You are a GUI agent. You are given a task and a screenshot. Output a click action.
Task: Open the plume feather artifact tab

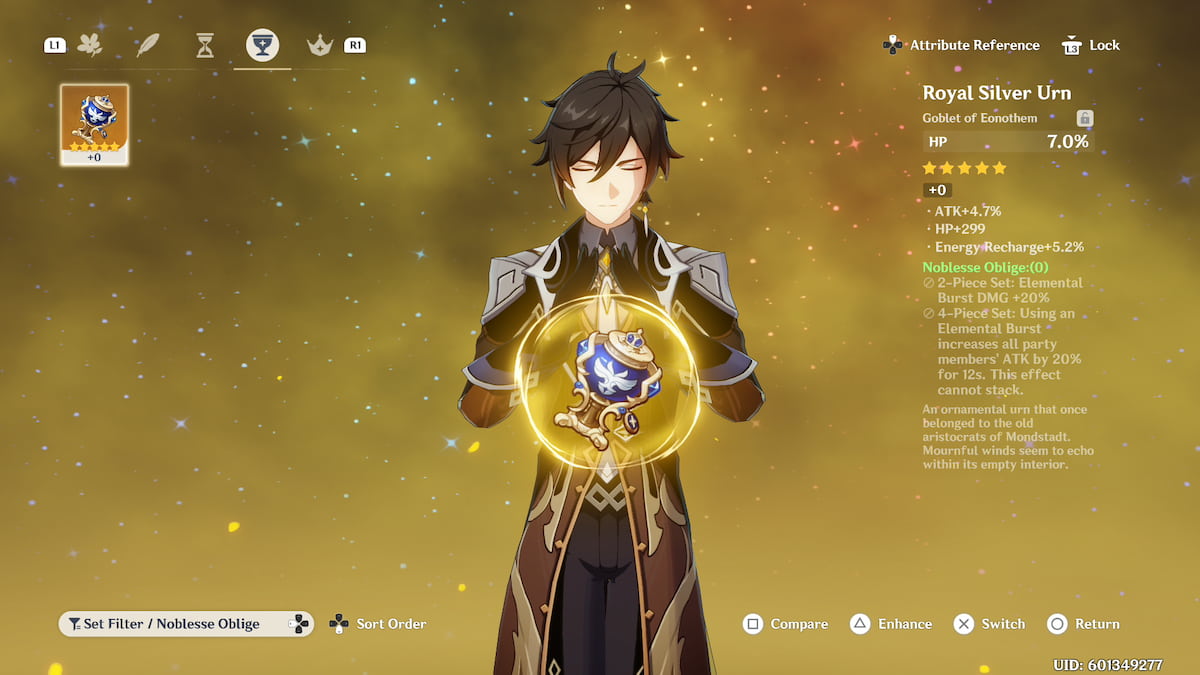click(x=148, y=45)
